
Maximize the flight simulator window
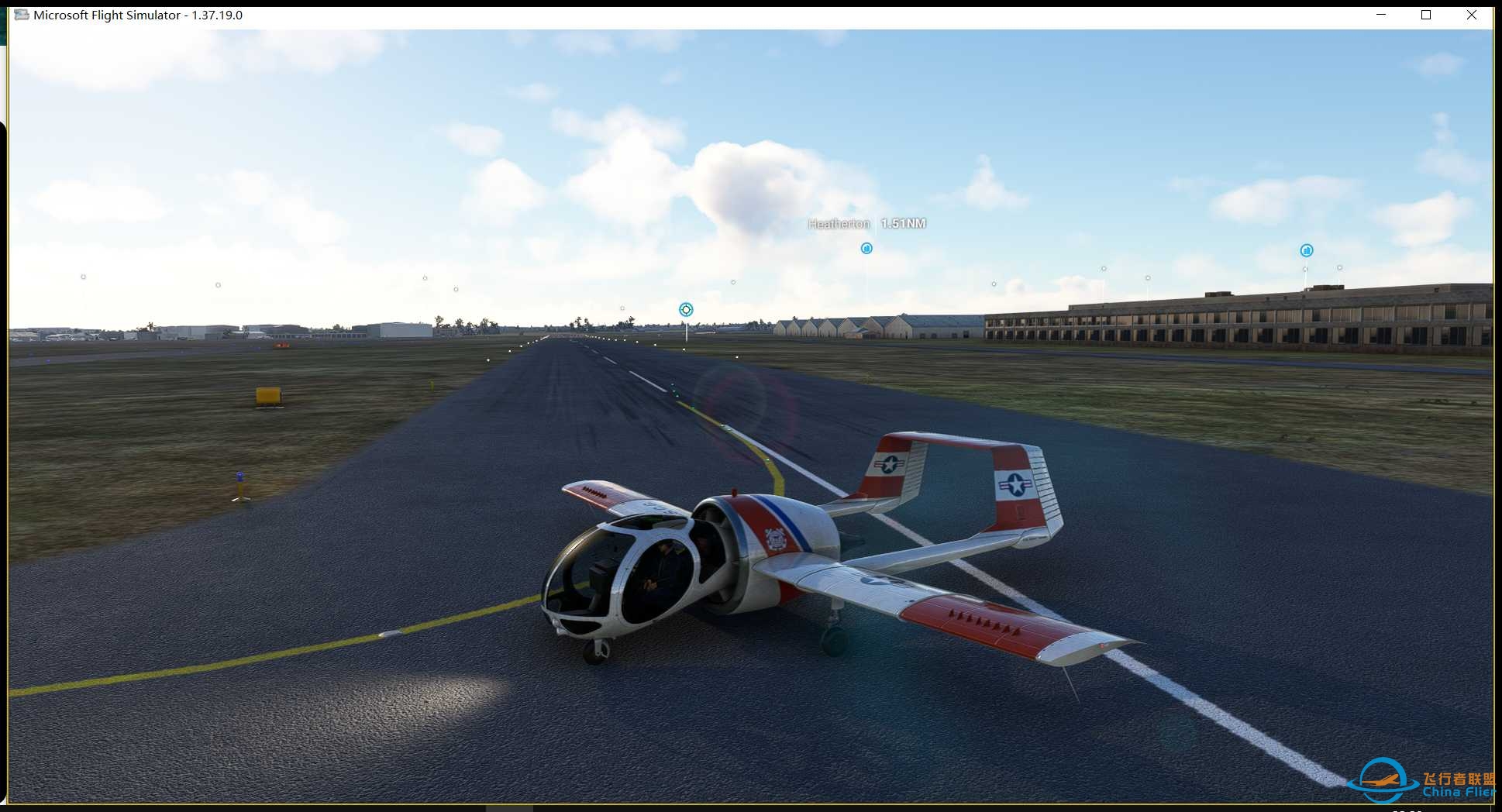1425,15
